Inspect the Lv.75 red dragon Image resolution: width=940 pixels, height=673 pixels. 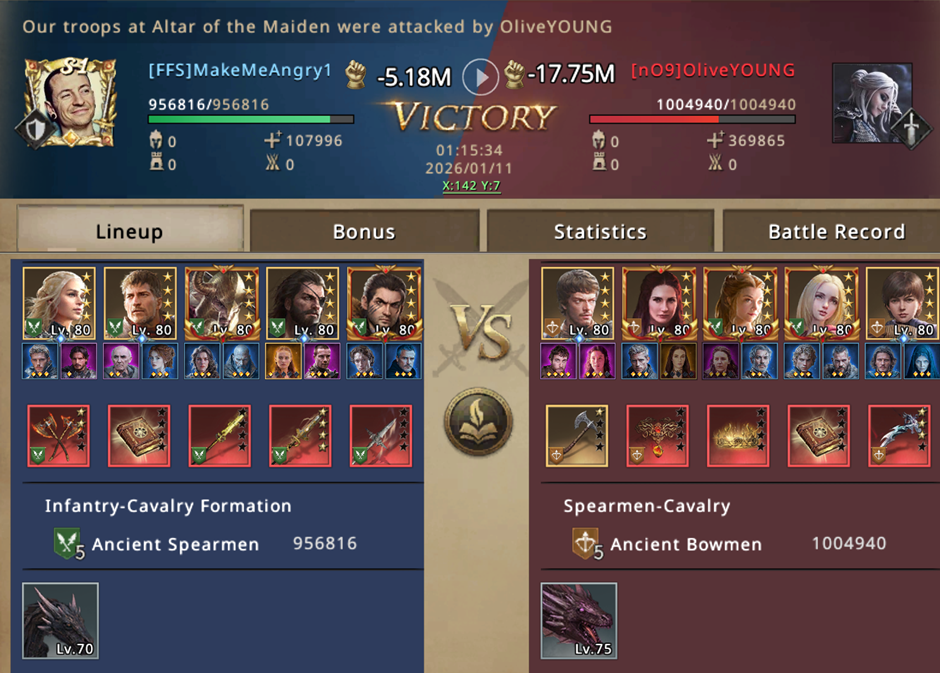click(579, 620)
